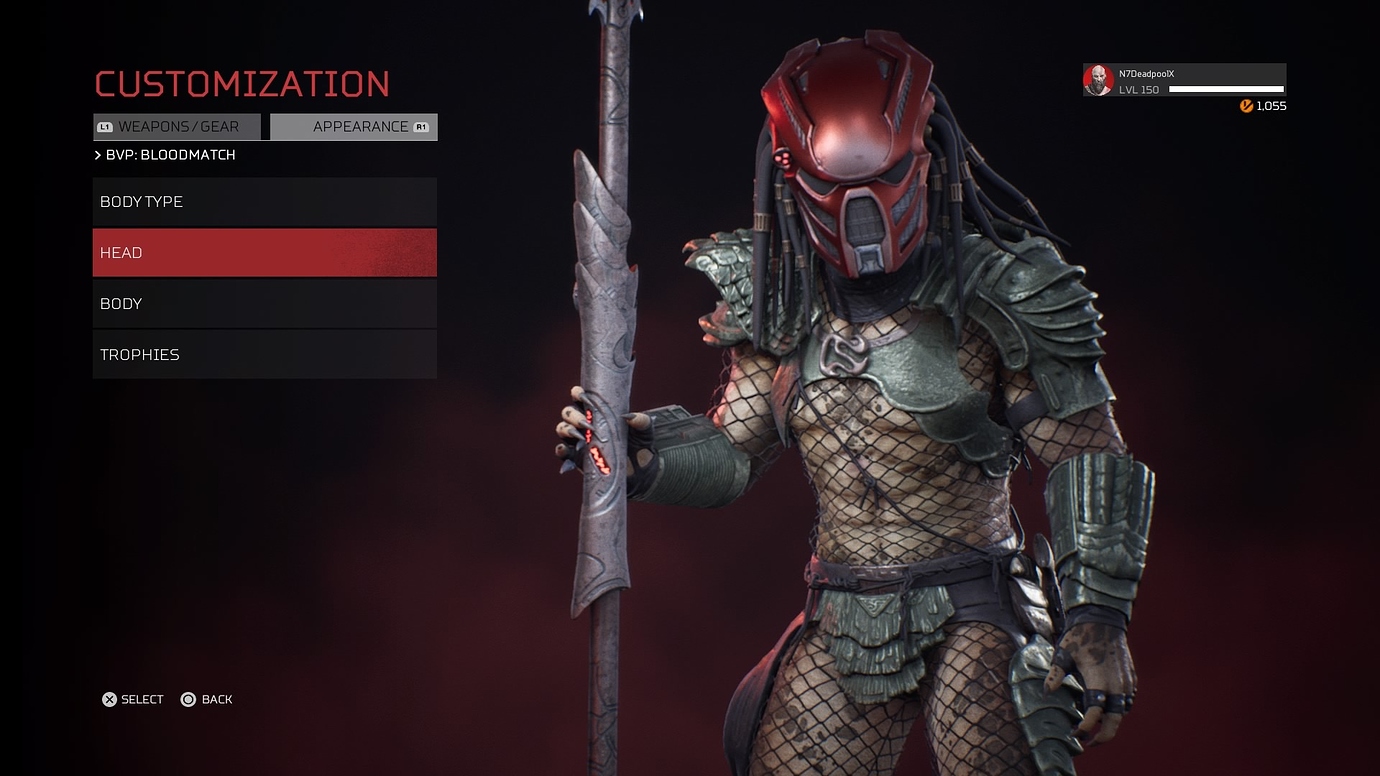Click the R1 icon on the Appearance tab
The image size is (1380, 776).
(421, 127)
